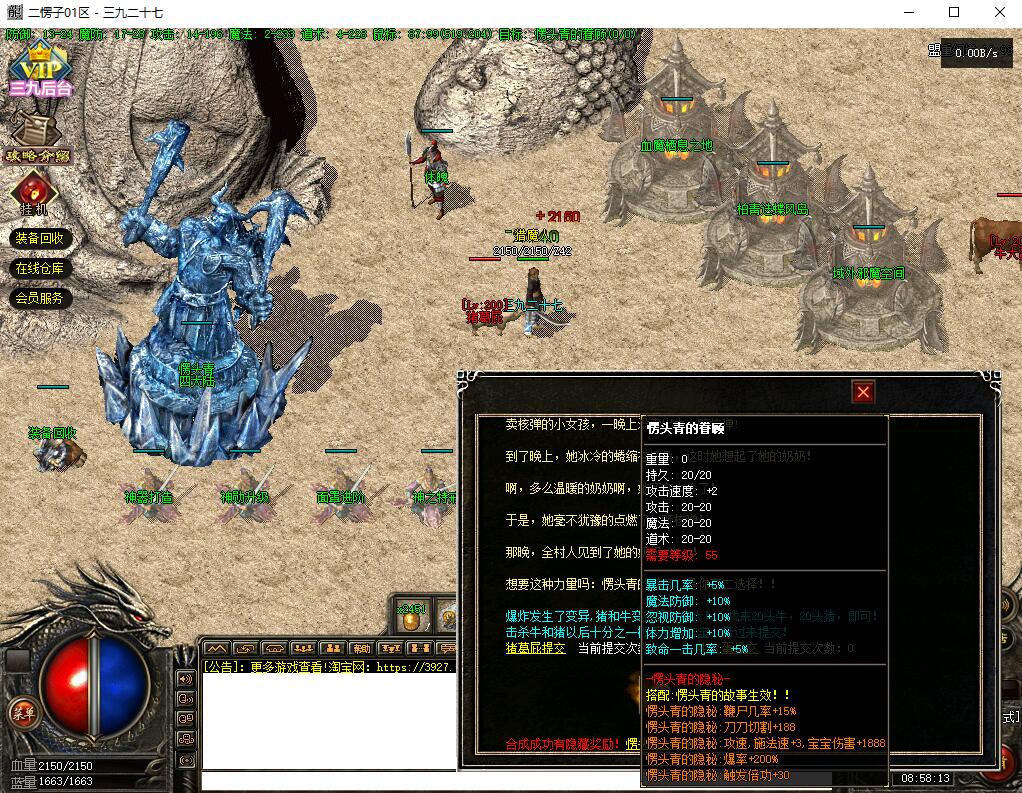Open the 帮助 help toolbar button
The width and height of the screenshot is (1022, 793).
tap(361, 649)
